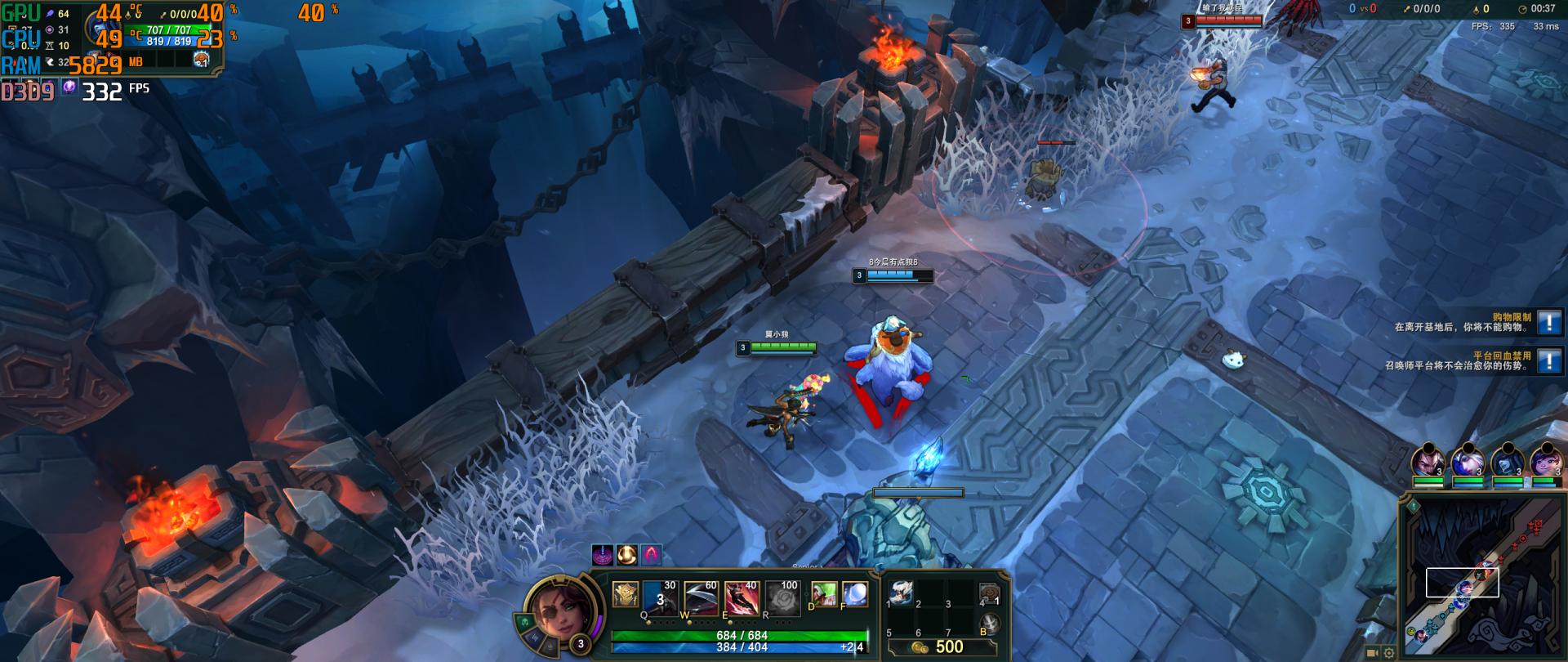Screen dimensions: 1568x662
Task: Open the 平台回血禁用 notification alert
Action: point(1548,360)
